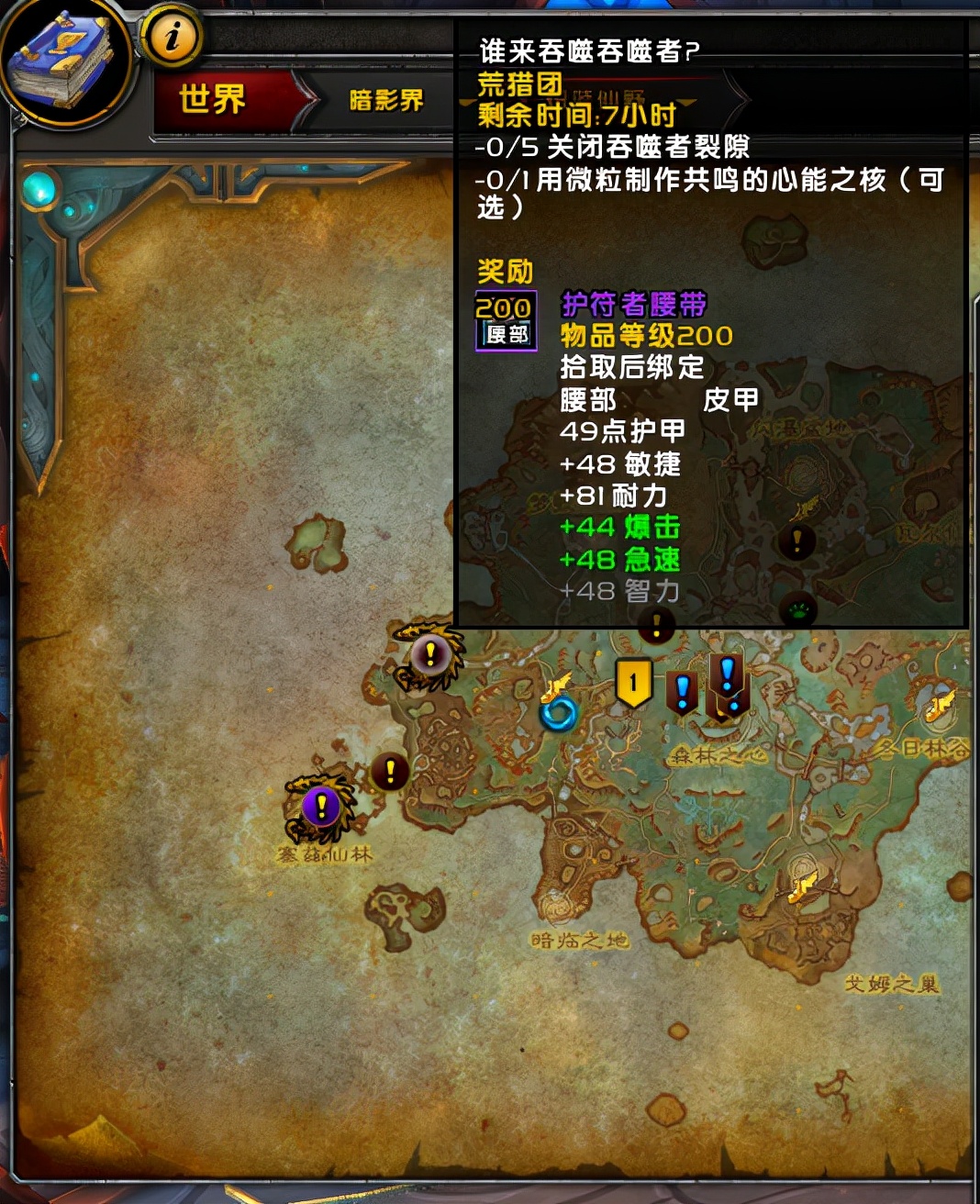The image size is (980, 1204).
Task: Select the 艾姆之巢 location label
Action: pyautogui.click(x=892, y=985)
